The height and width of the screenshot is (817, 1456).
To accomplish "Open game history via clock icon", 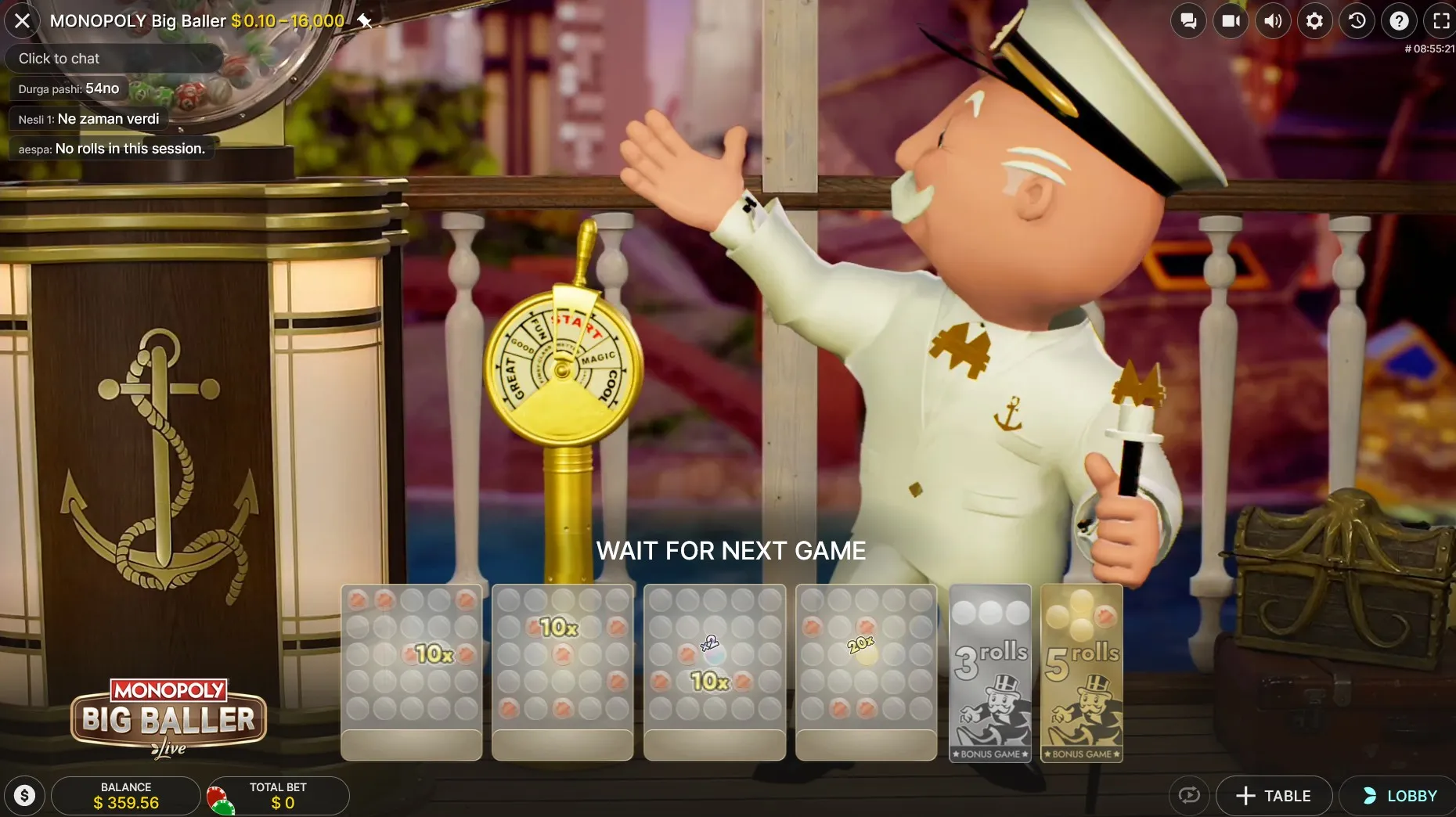I will 1357,20.
